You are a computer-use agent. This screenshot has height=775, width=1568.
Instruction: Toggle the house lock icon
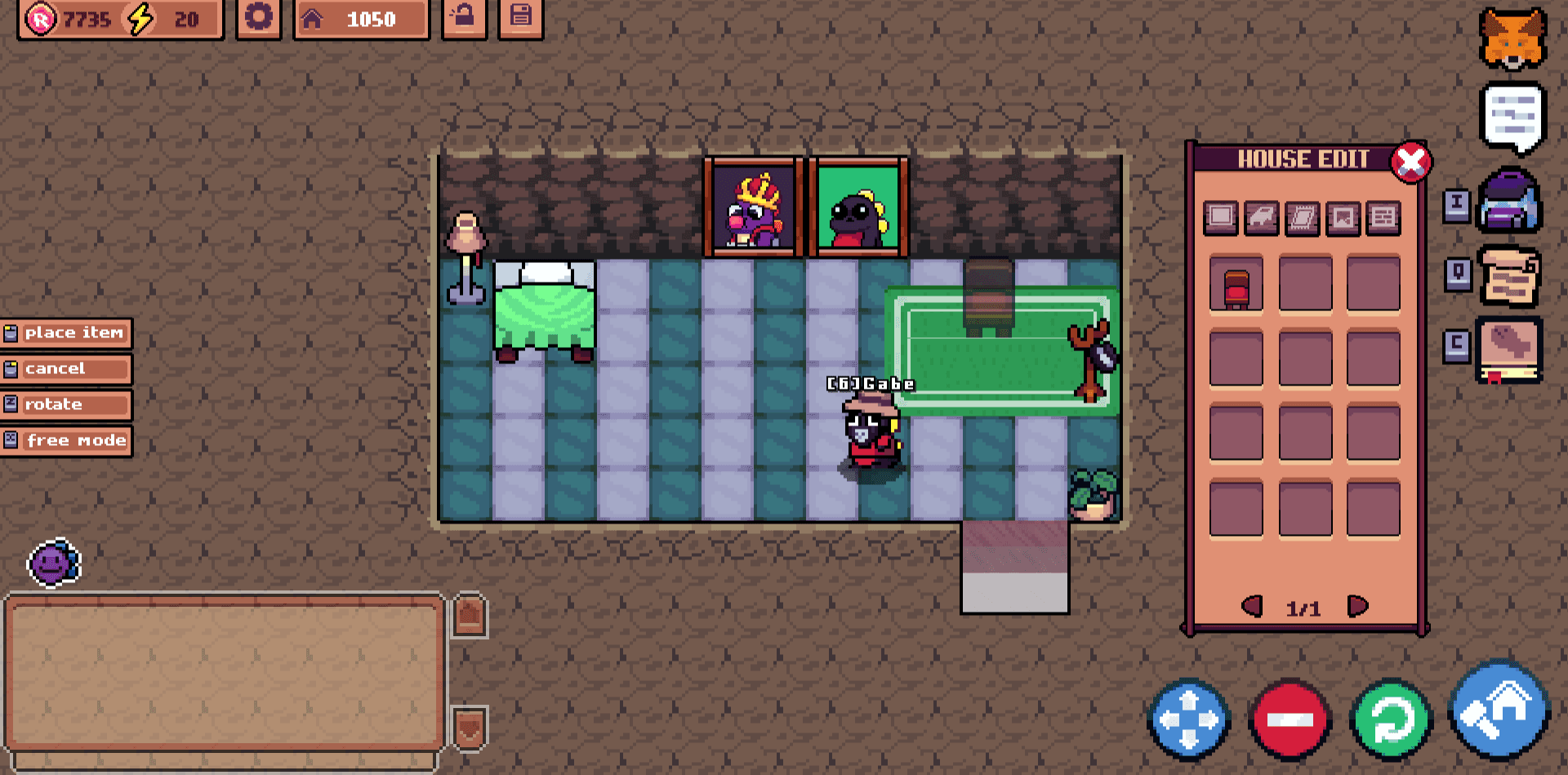coord(465,16)
